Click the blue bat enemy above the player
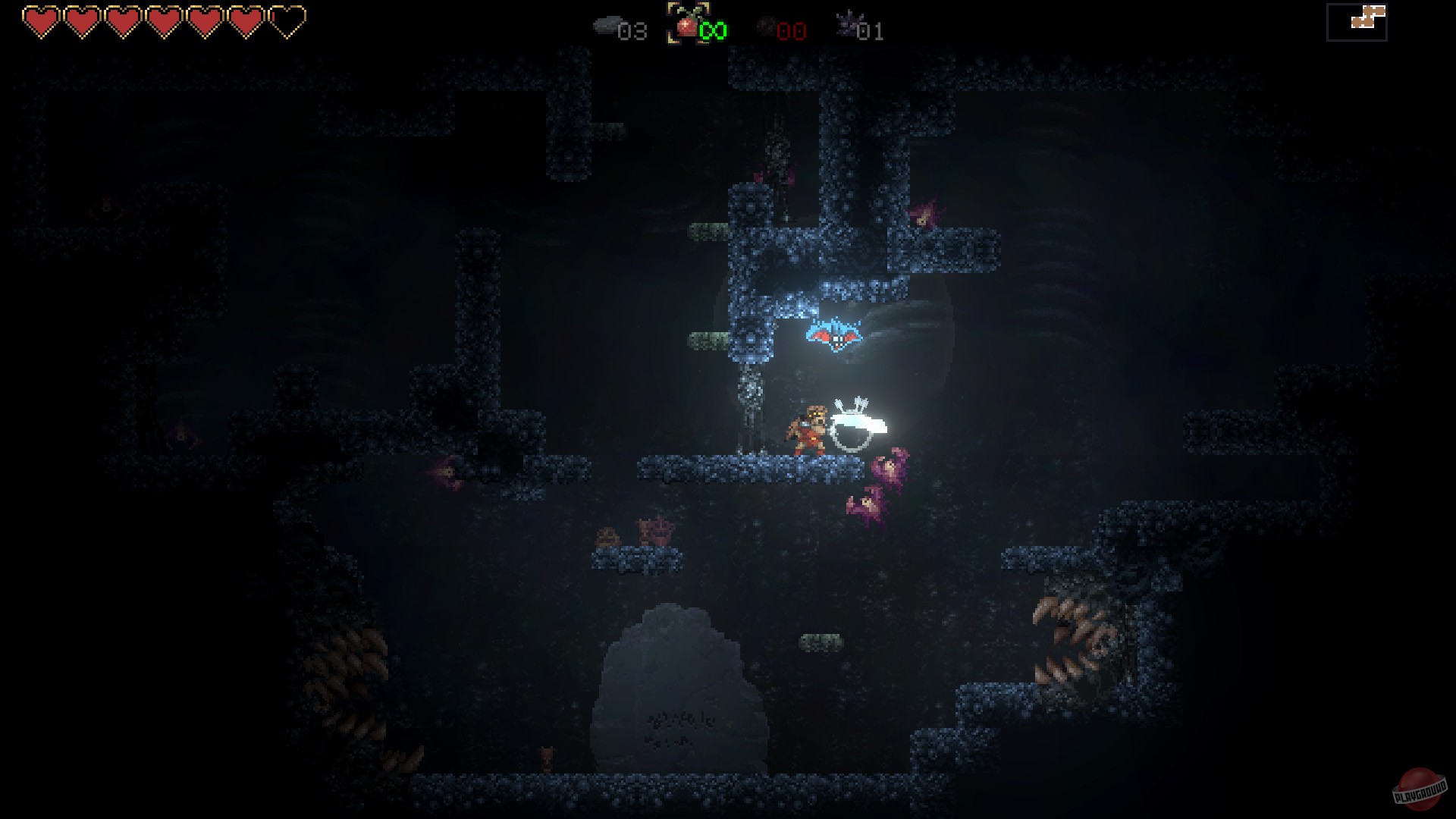This screenshot has height=819, width=1456. tap(834, 335)
